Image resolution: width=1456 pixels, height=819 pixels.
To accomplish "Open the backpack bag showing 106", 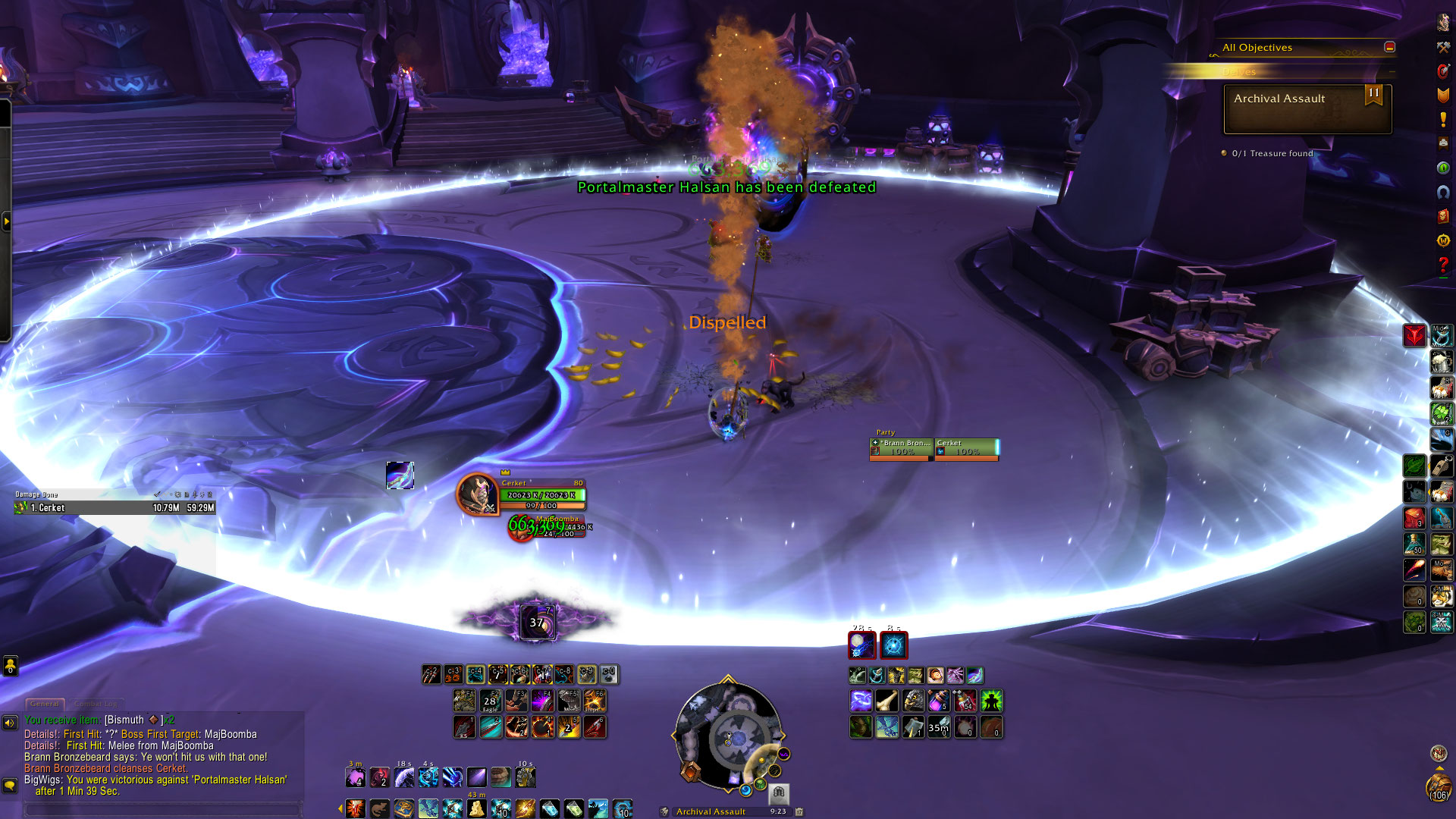I will pos(1438,786).
